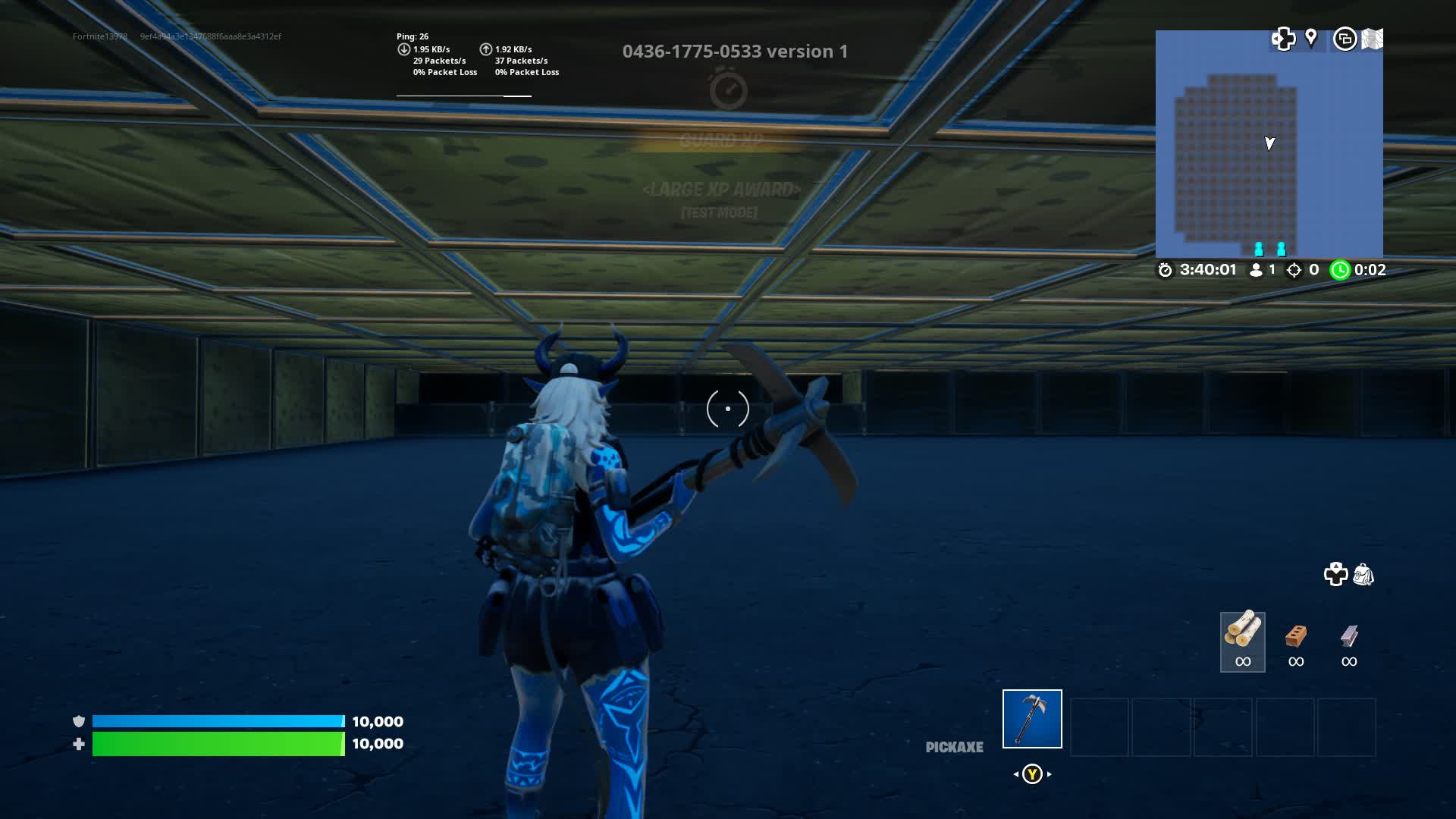Click the left arrow beside the Y button

[1015, 774]
